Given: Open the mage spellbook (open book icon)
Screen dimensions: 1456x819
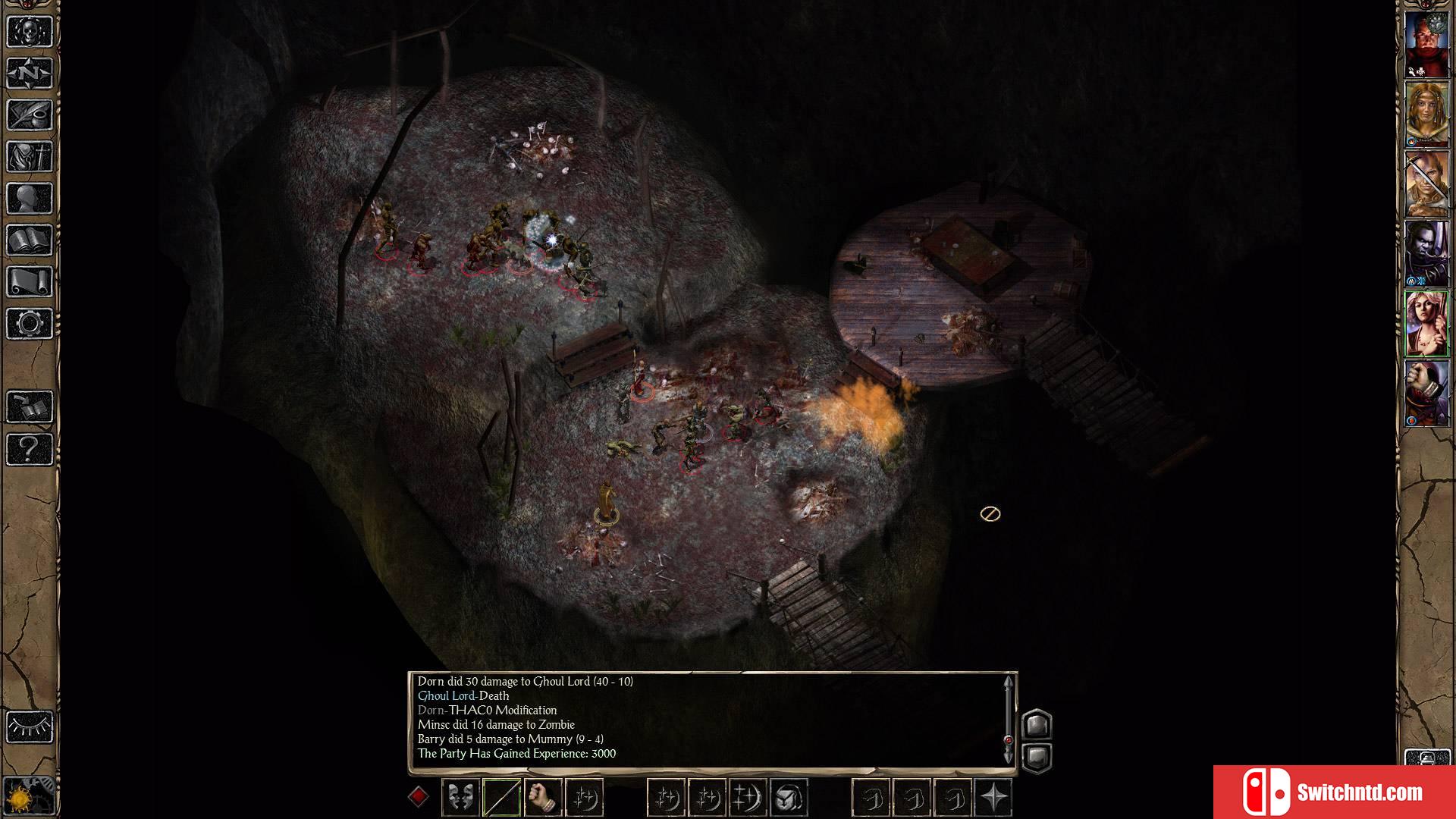Looking at the screenshot, I should [x=30, y=240].
